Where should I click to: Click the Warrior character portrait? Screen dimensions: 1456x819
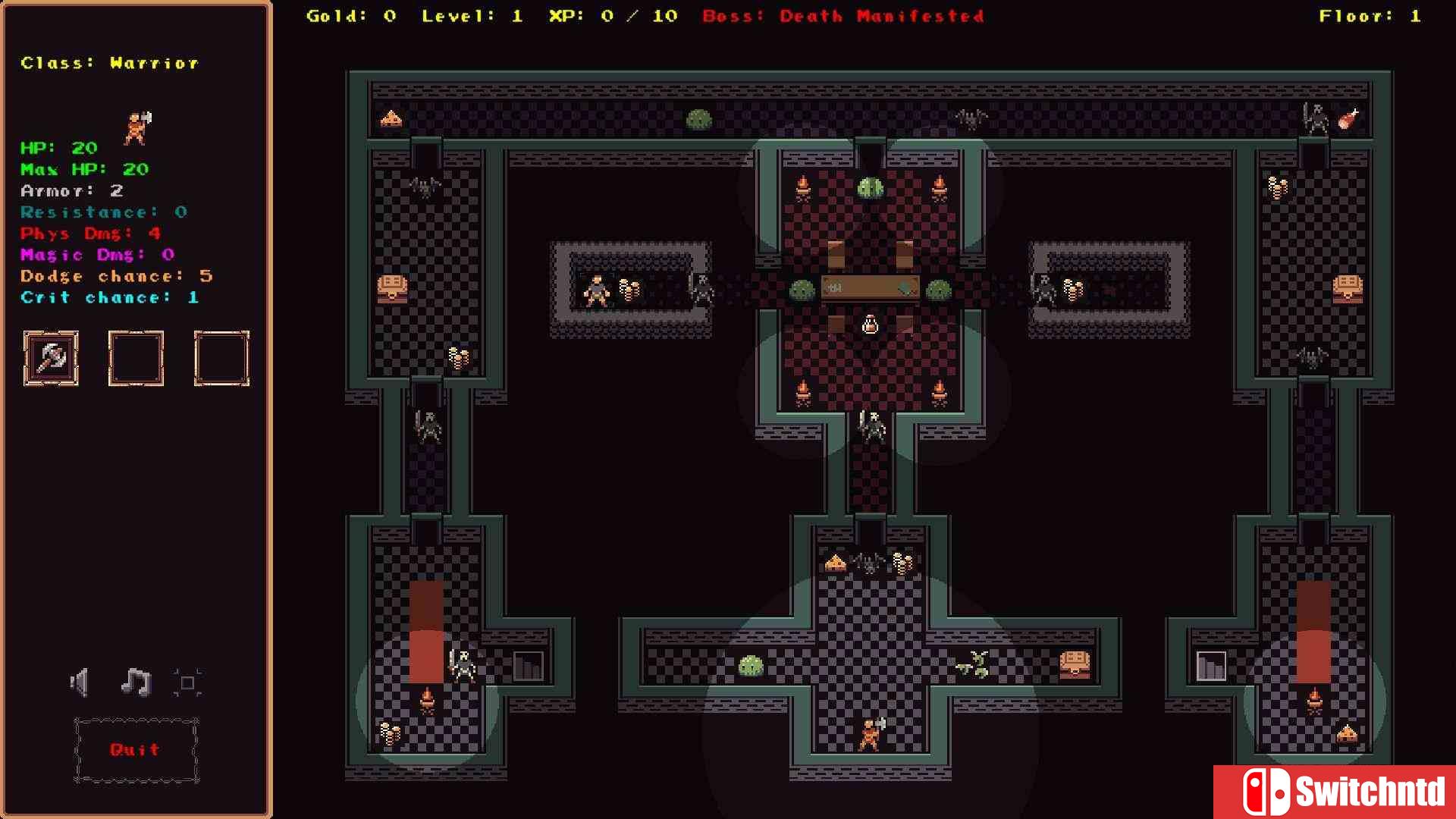[136, 127]
